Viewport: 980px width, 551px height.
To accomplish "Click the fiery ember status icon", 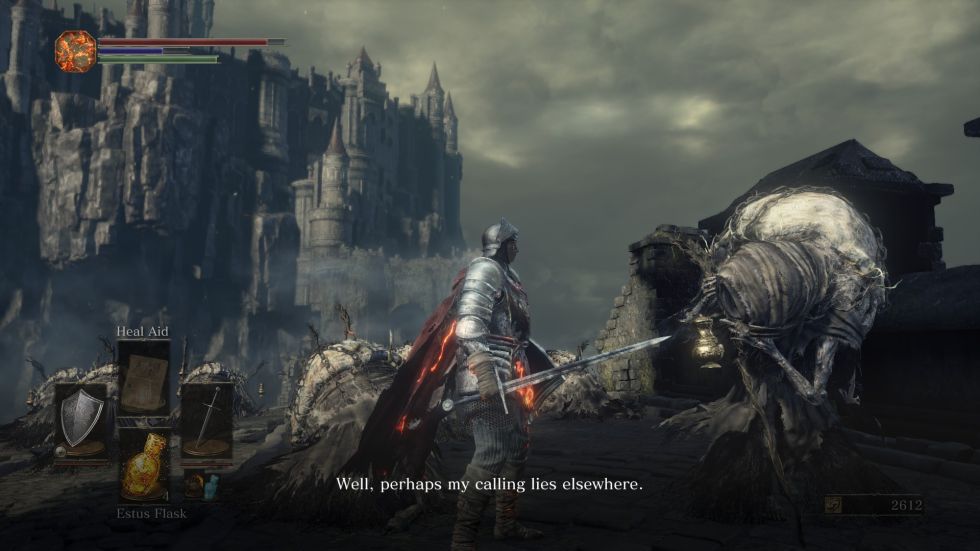I will [x=75, y=51].
